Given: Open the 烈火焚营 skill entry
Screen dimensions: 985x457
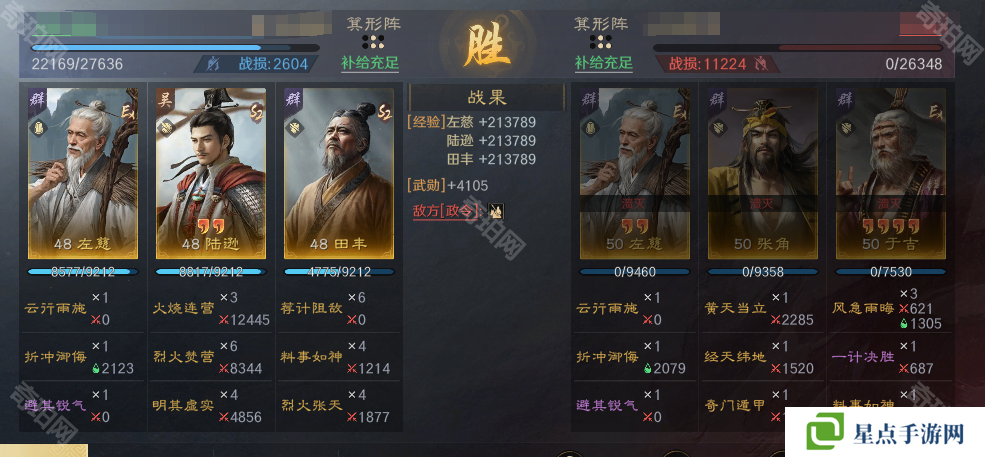Looking at the screenshot, I should (183, 356).
